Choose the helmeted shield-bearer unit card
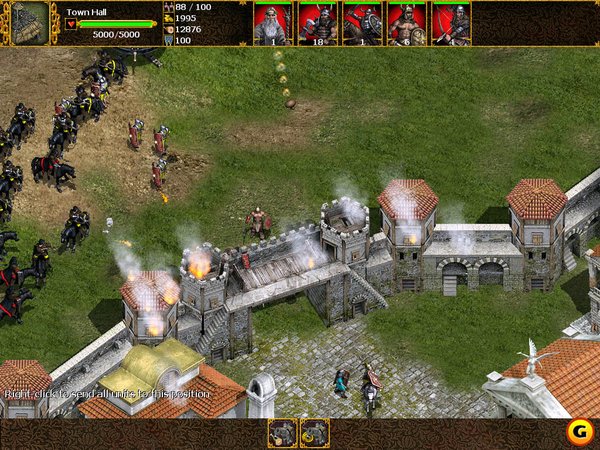The image size is (600, 450). (x=362, y=23)
